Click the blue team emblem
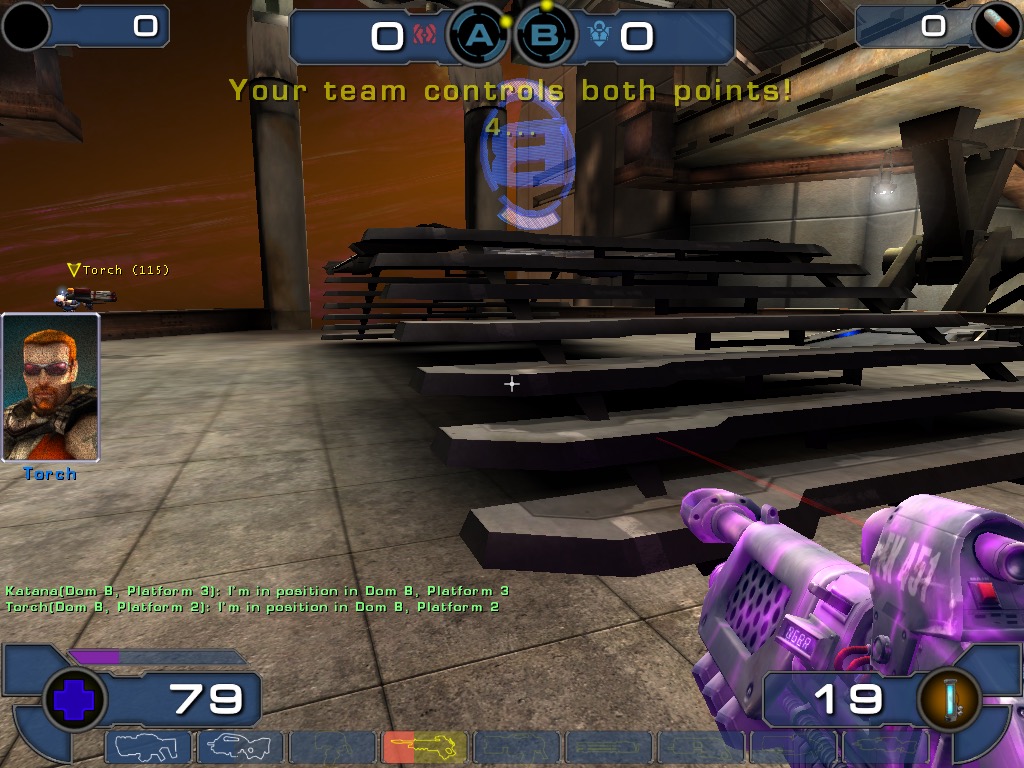1024x768 pixels. coord(599,36)
